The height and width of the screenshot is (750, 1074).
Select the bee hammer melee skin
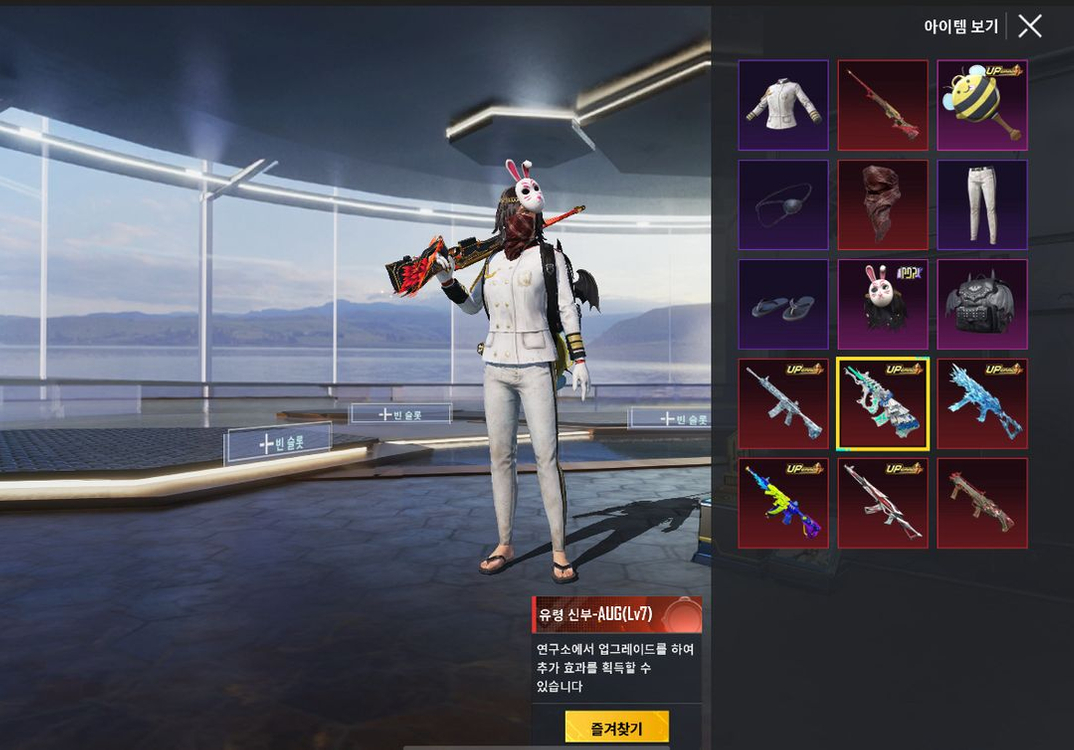coord(982,105)
